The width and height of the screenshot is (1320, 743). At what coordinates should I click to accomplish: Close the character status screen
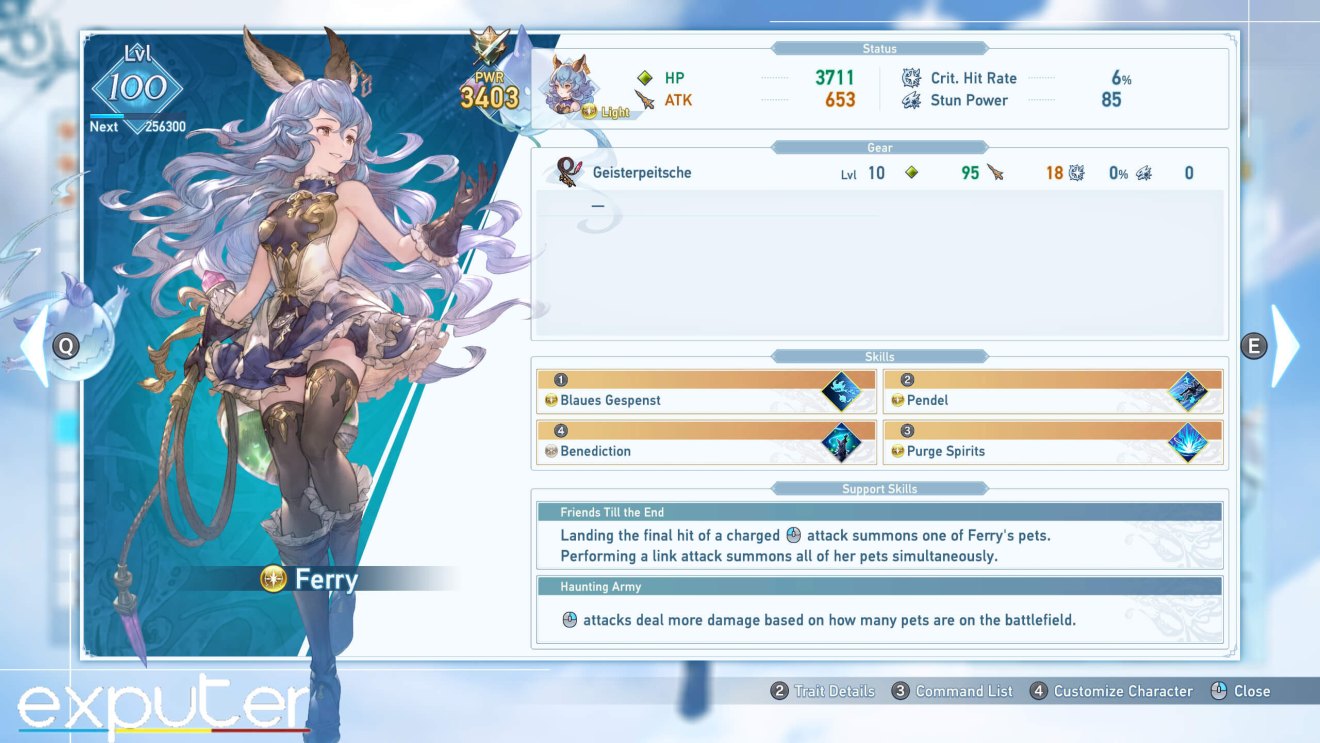(1243, 690)
